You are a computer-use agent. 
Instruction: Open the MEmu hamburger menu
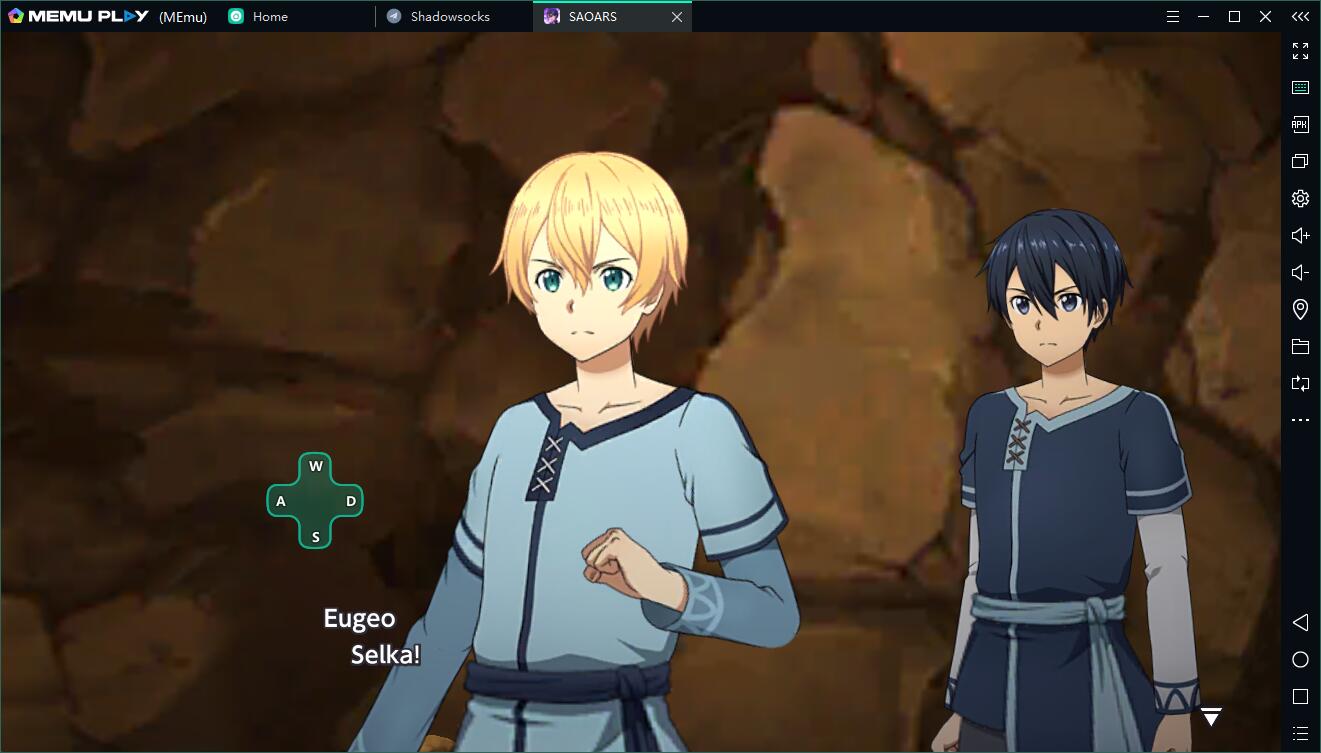tap(1172, 16)
